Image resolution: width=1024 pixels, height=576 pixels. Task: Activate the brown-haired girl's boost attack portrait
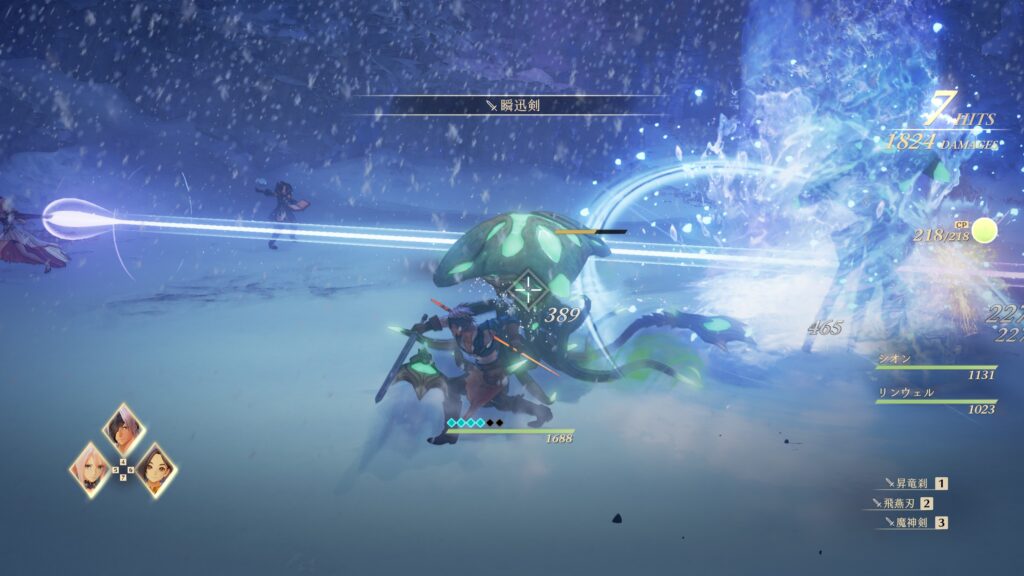click(x=155, y=469)
